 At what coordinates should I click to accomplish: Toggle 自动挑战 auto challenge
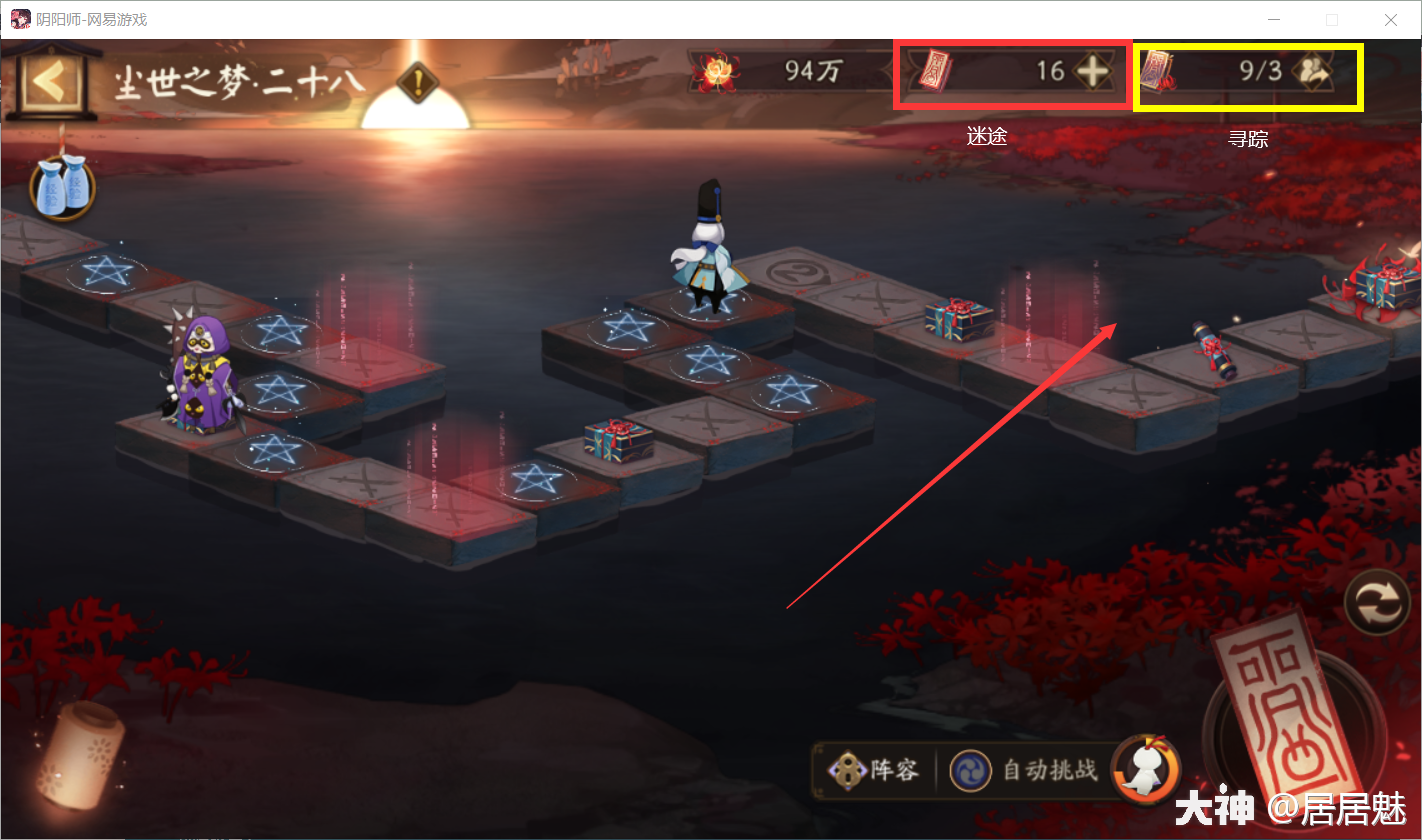pyautogui.click(x=1027, y=770)
